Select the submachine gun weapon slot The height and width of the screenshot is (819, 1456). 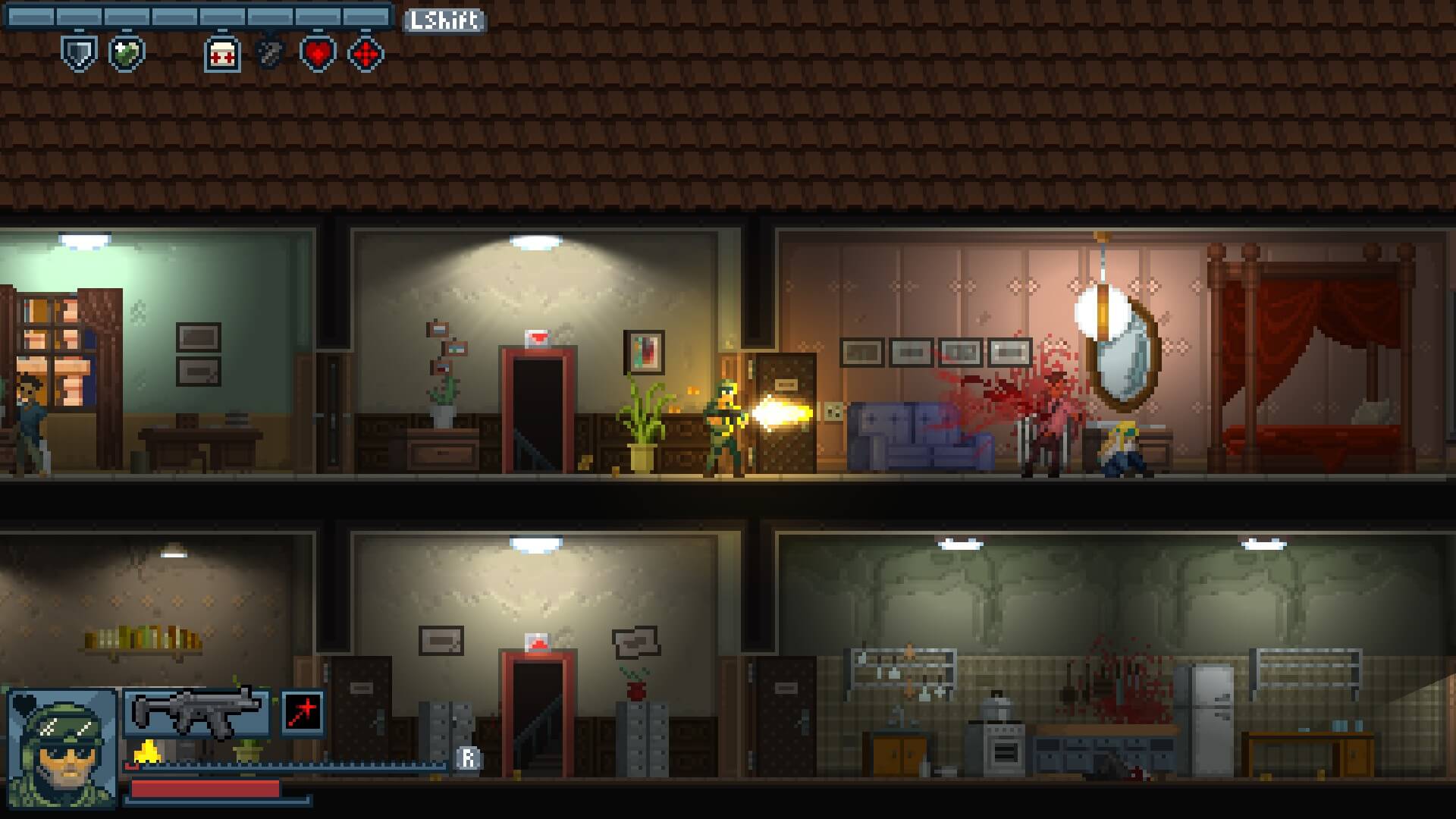point(196,714)
